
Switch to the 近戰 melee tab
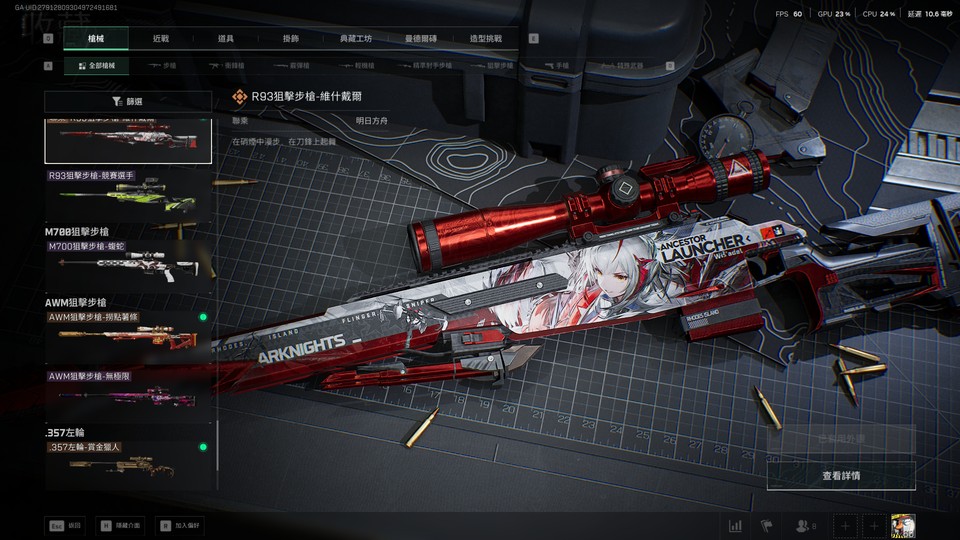coord(161,39)
